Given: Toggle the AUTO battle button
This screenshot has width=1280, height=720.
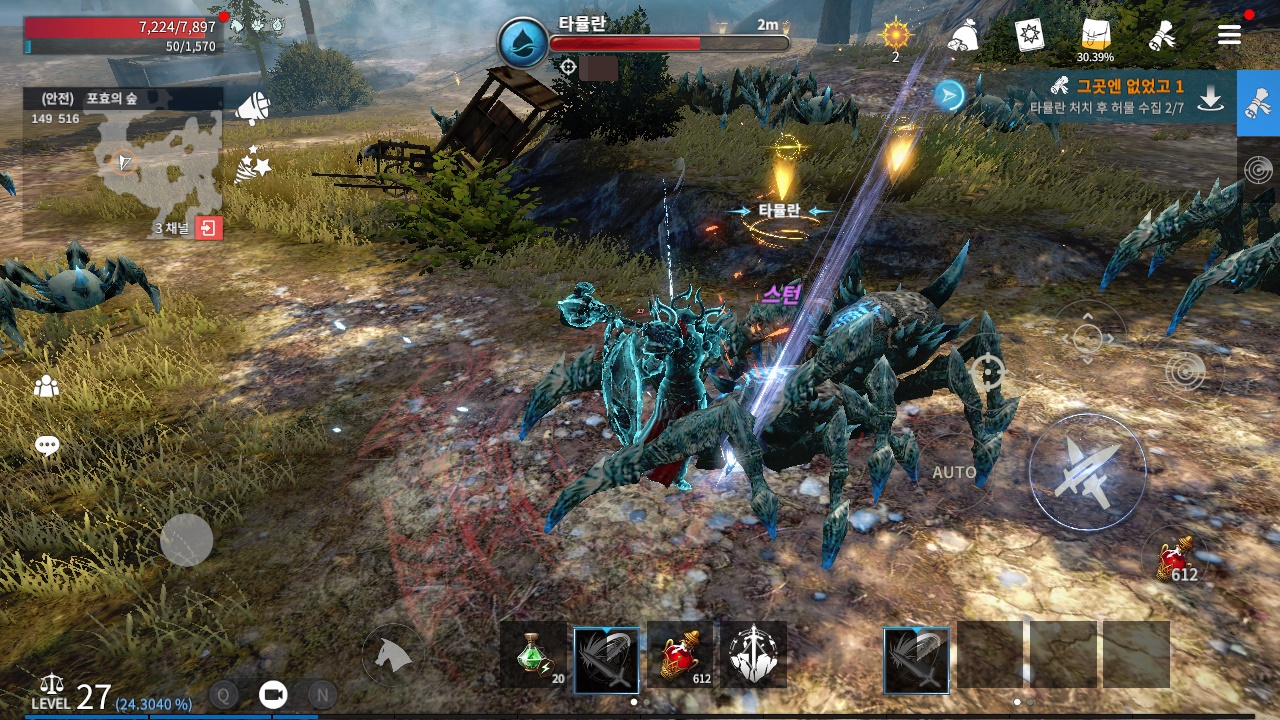Looking at the screenshot, I should [x=954, y=472].
